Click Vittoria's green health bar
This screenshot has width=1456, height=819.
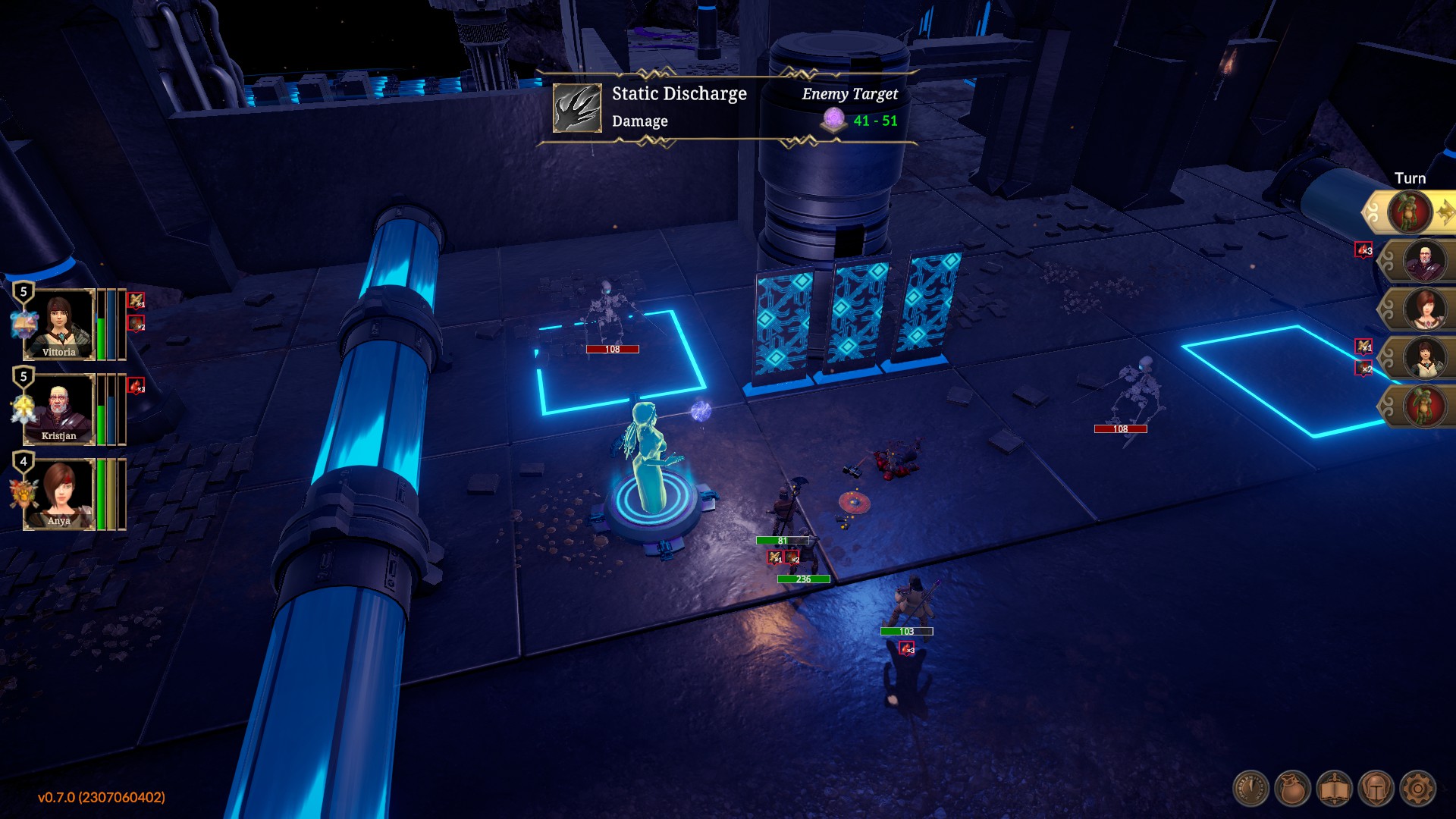tap(101, 337)
